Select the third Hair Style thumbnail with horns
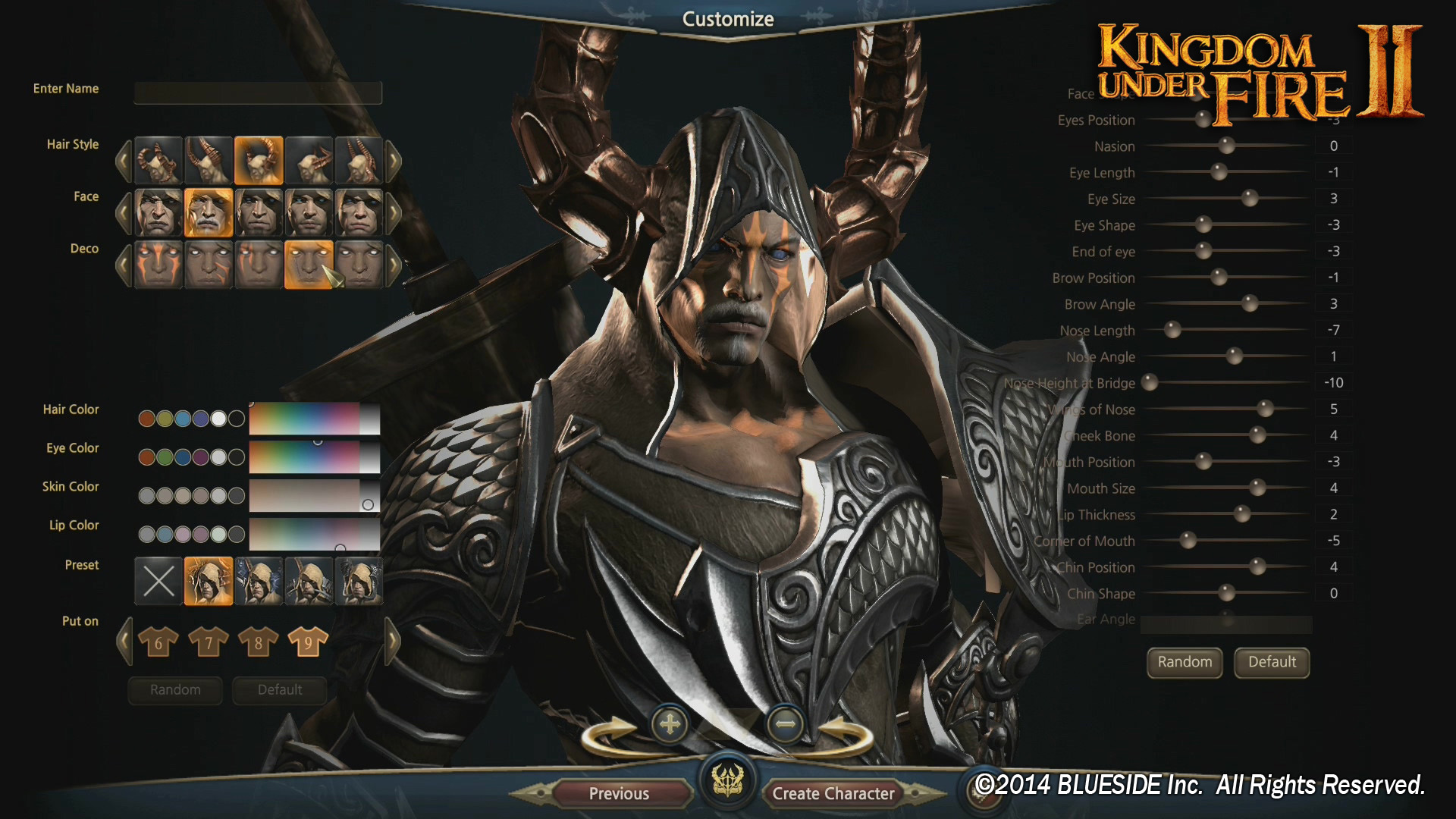 pos(259,160)
